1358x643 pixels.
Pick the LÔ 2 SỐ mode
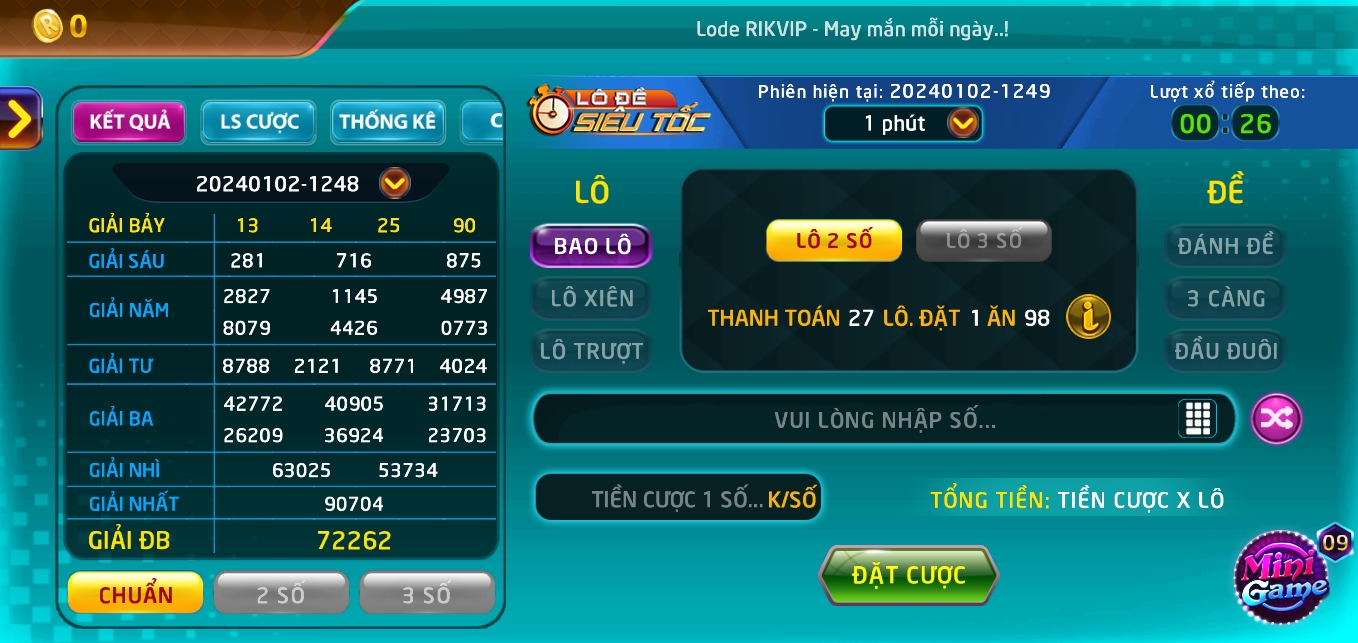tap(834, 240)
